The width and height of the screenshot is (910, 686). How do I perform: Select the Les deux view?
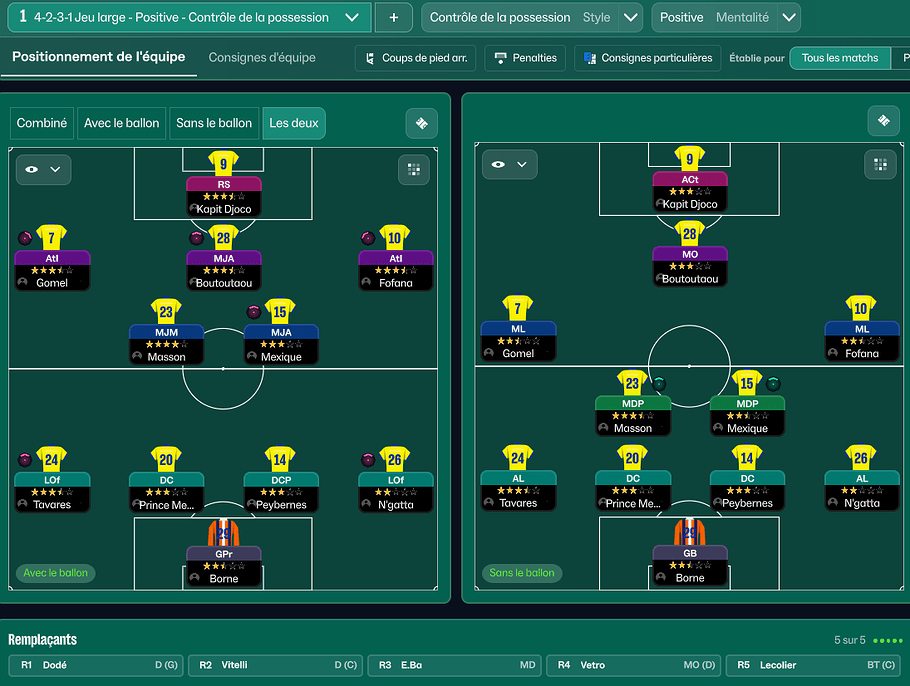pos(294,123)
